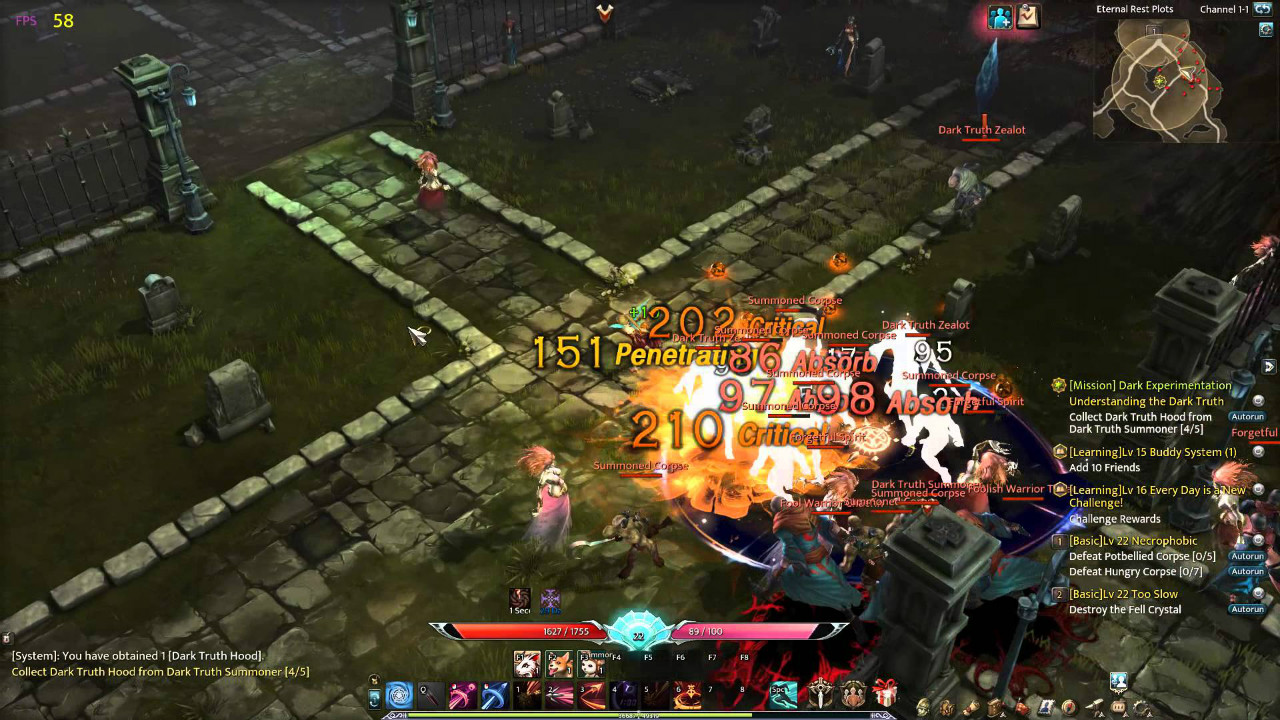This screenshot has width=1280, height=720.
Task: Select the Dark Experimentation mission title
Action: [1150, 385]
